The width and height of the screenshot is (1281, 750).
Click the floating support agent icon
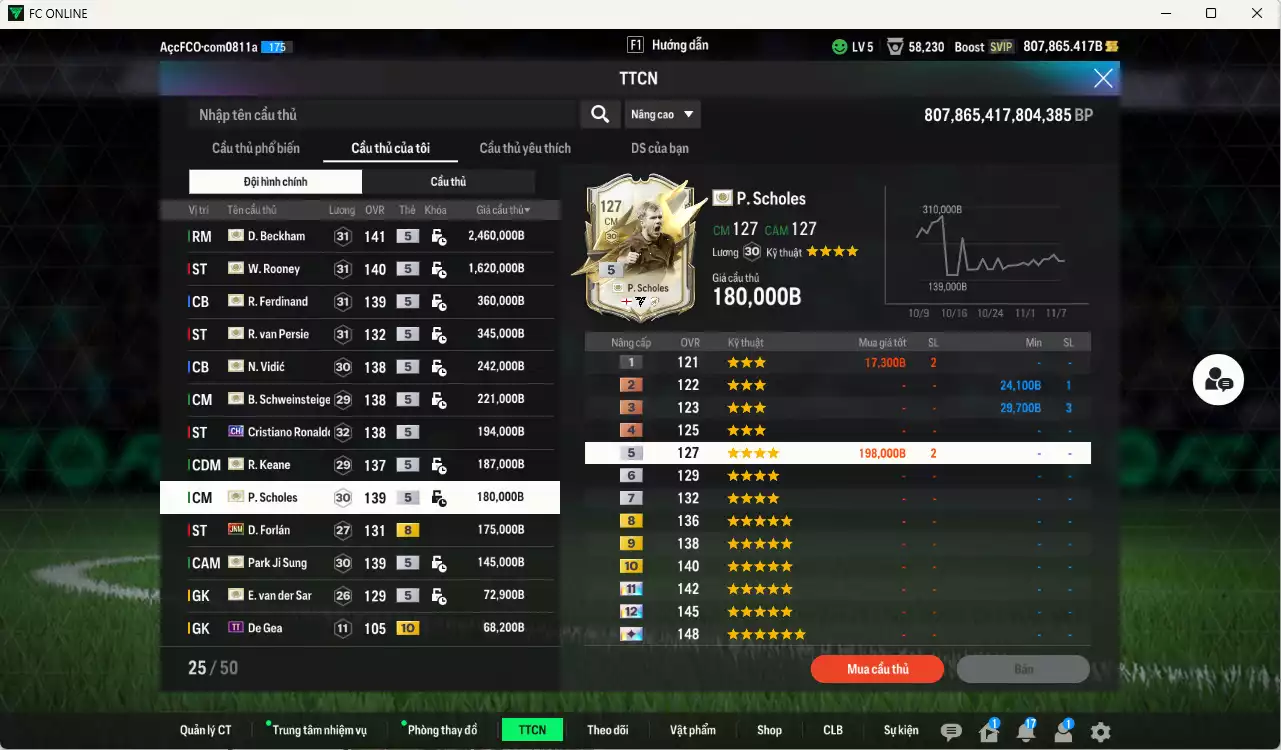pos(1217,380)
